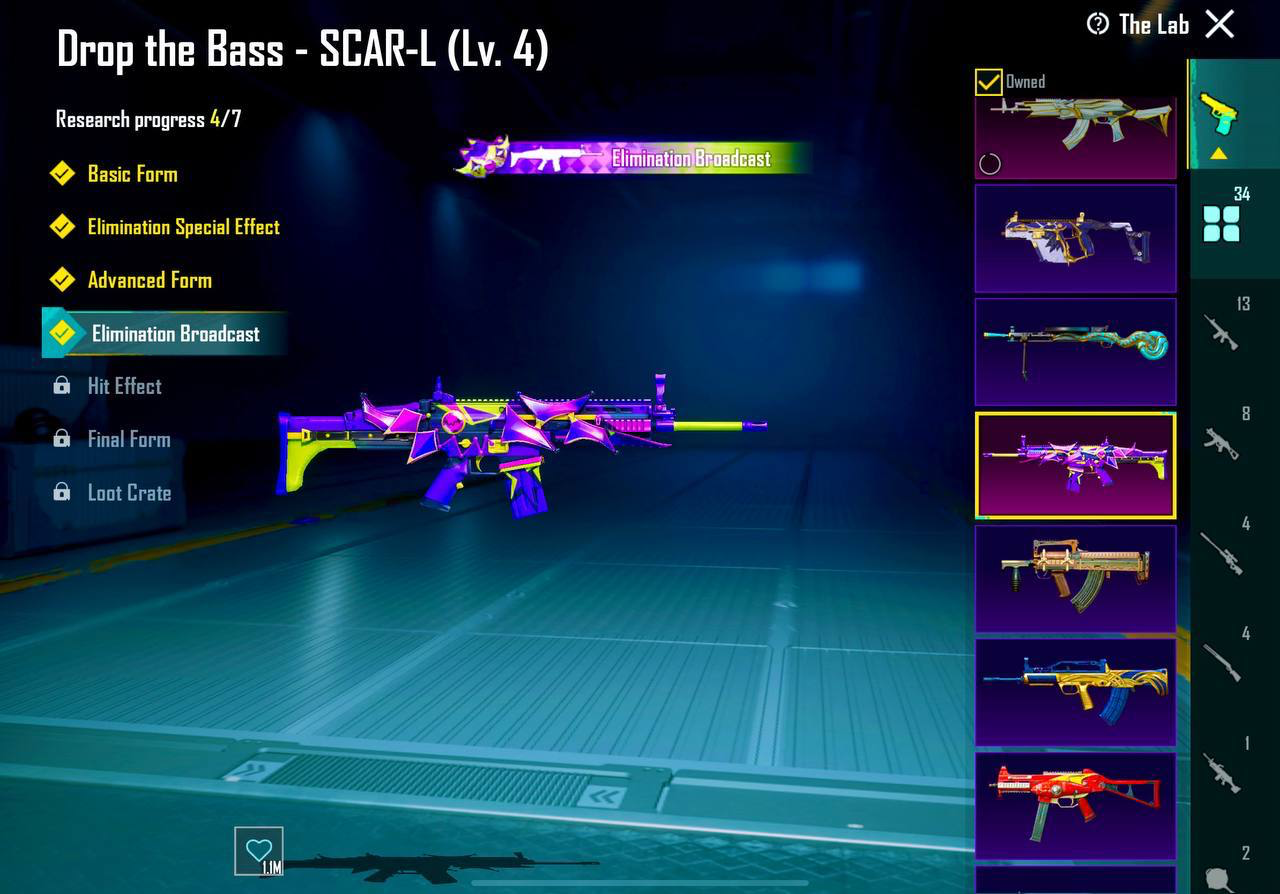Choose Elimination Special Effect stage
The image size is (1280, 894).
pyautogui.click(x=183, y=227)
